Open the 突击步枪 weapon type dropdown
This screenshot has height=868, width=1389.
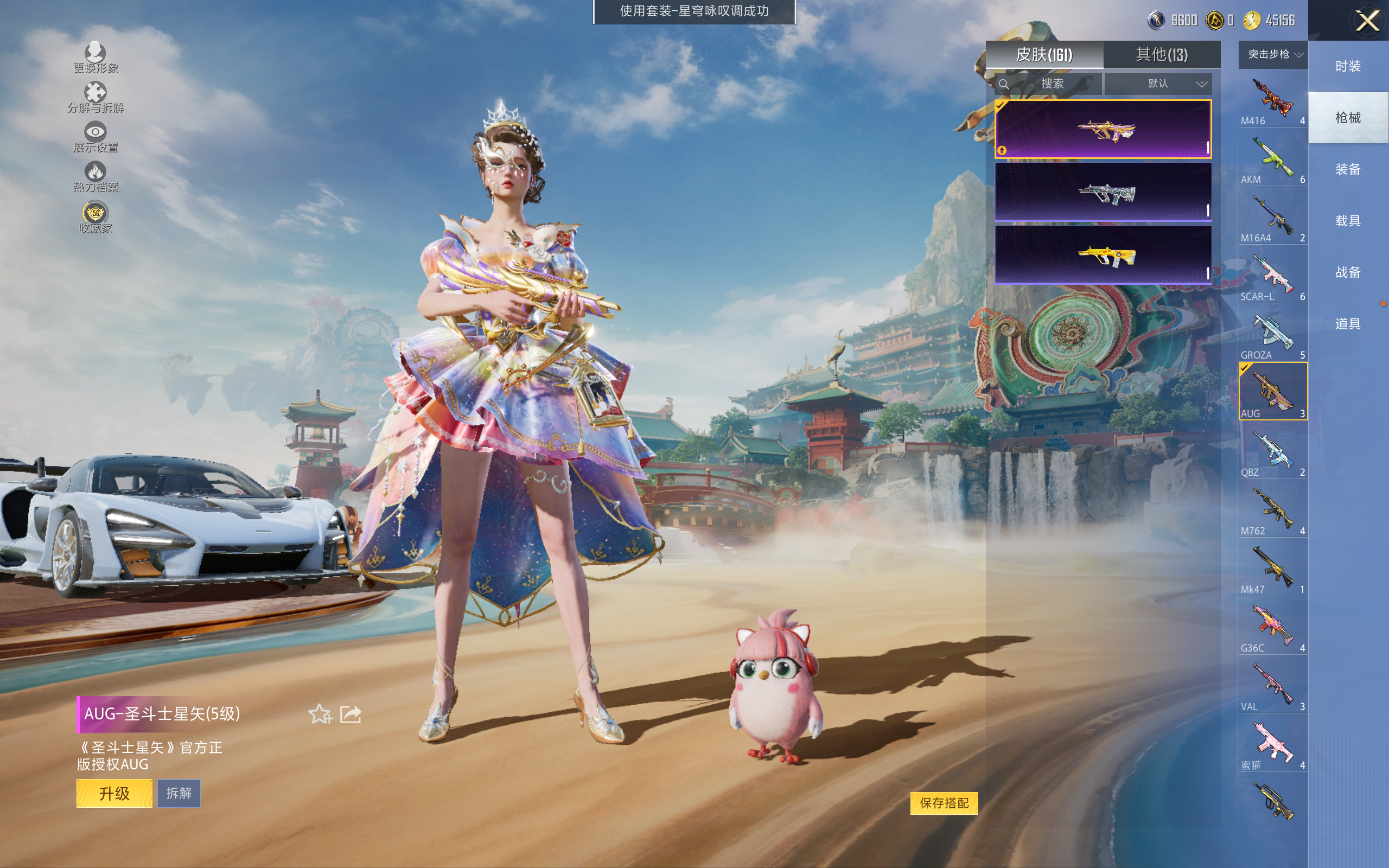[x=1273, y=55]
